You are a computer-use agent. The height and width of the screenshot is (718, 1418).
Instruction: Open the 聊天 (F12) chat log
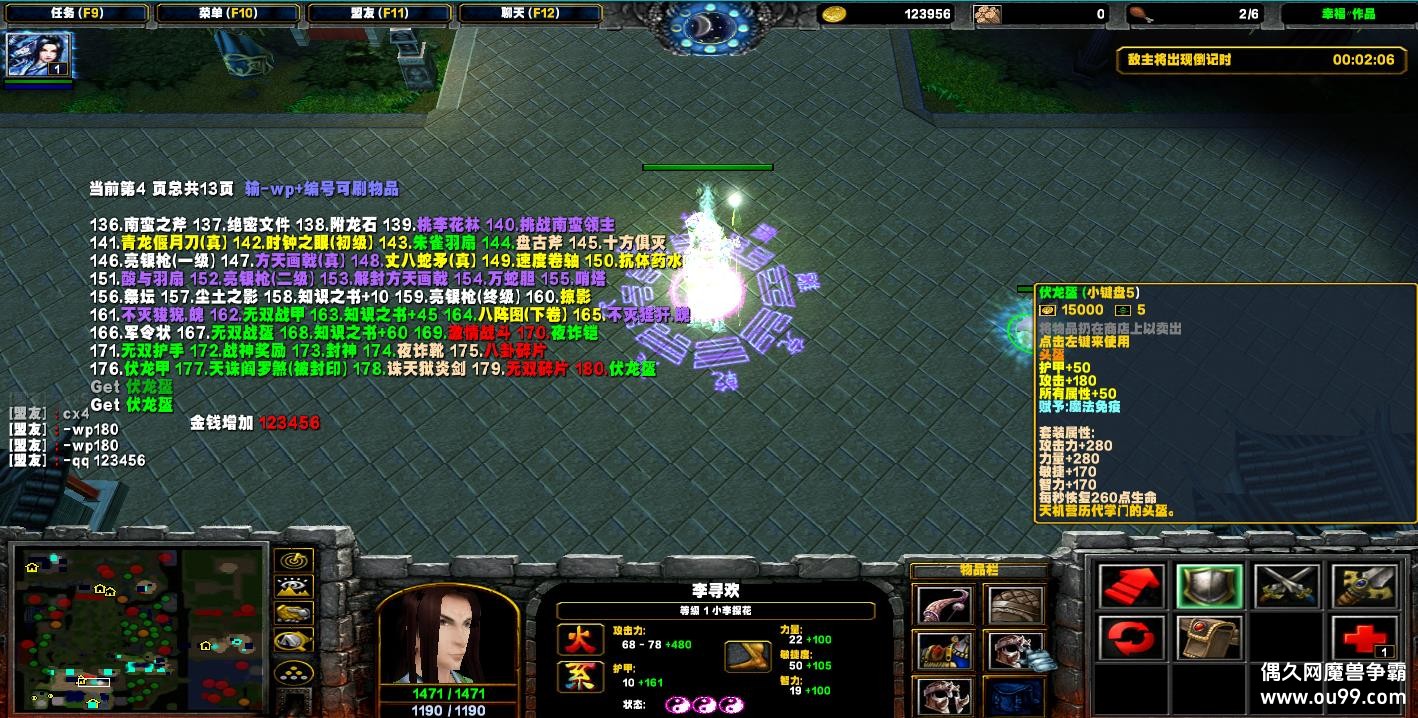529,14
